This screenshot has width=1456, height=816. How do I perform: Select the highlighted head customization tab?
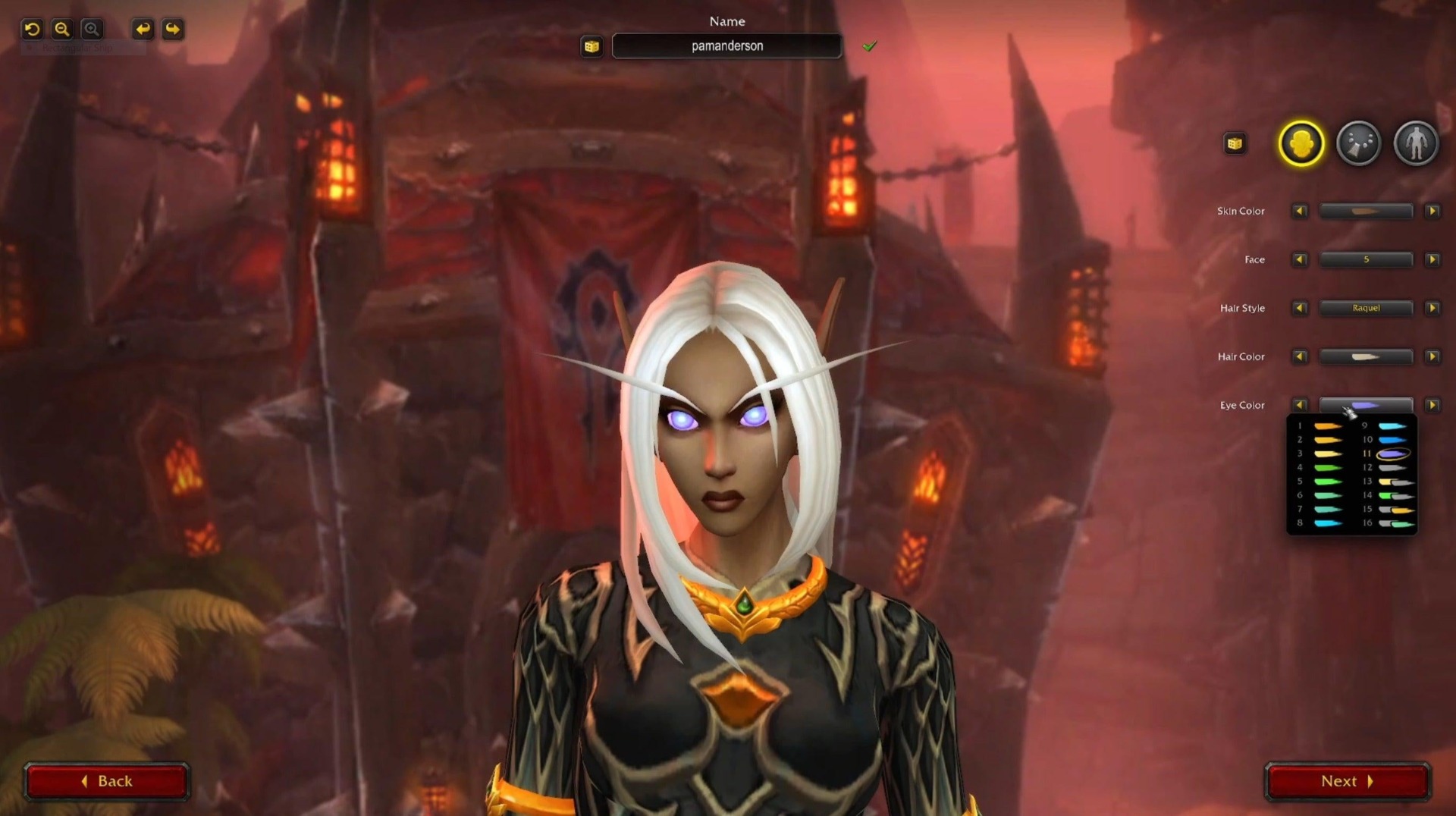tap(1301, 143)
